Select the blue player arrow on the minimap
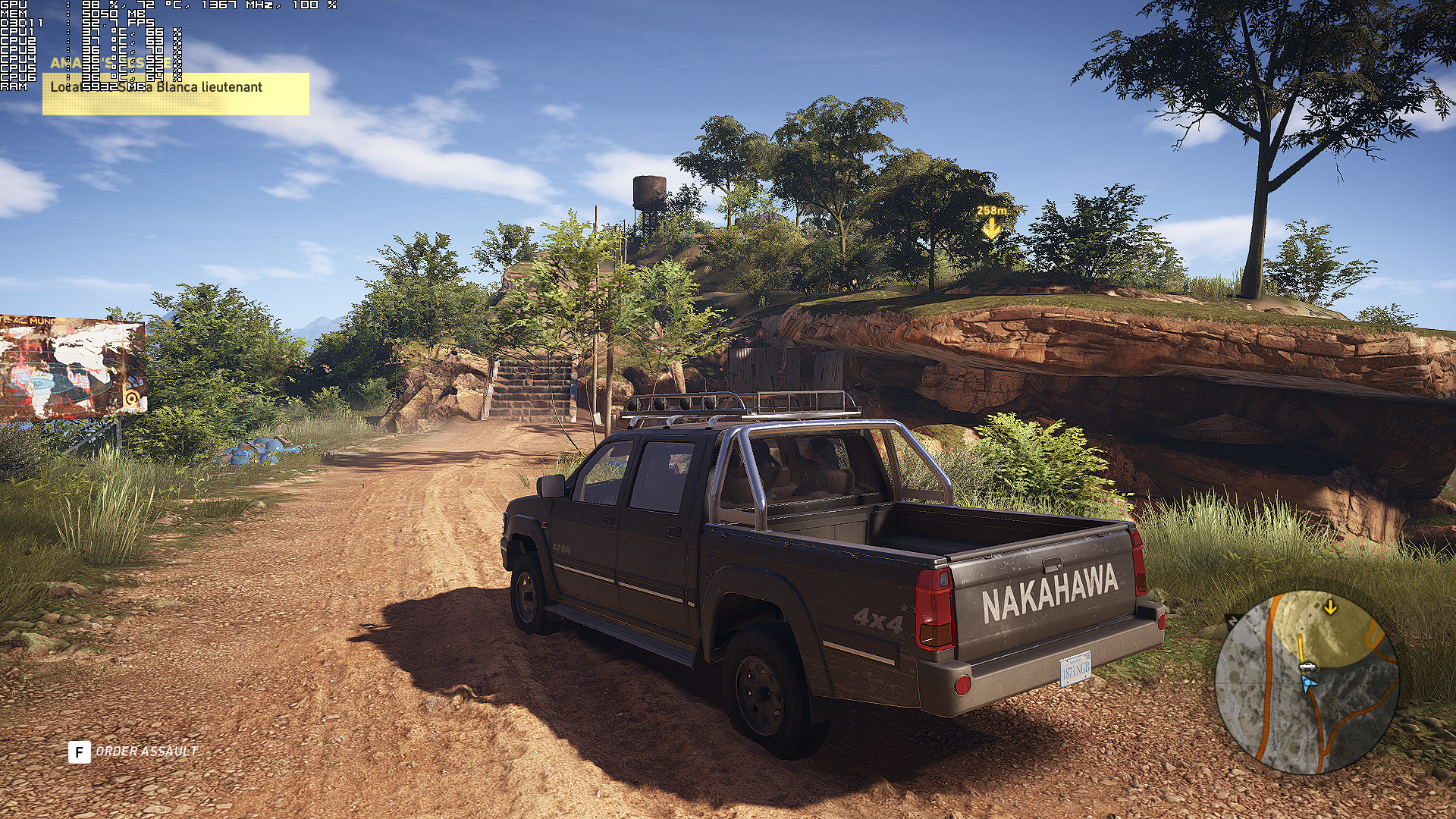 point(1307,684)
